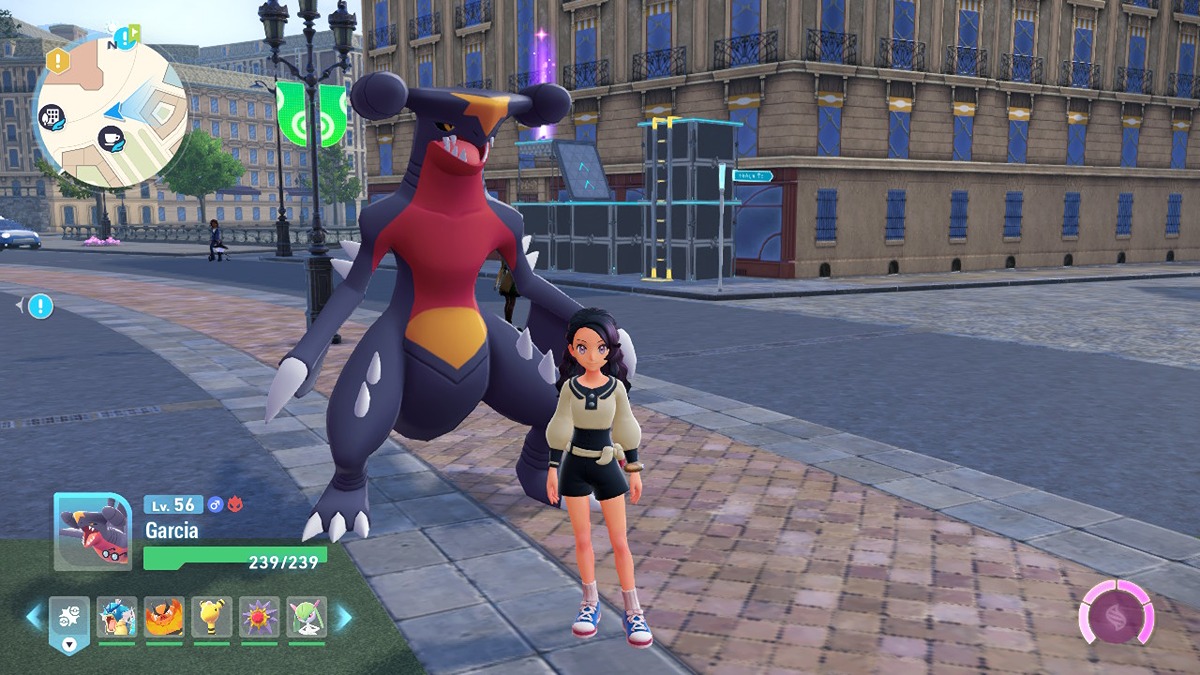This screenshot has height=675, width=1200.
Task: Activate the pink Mega Evolution gauge icon
Action: 1116,612
